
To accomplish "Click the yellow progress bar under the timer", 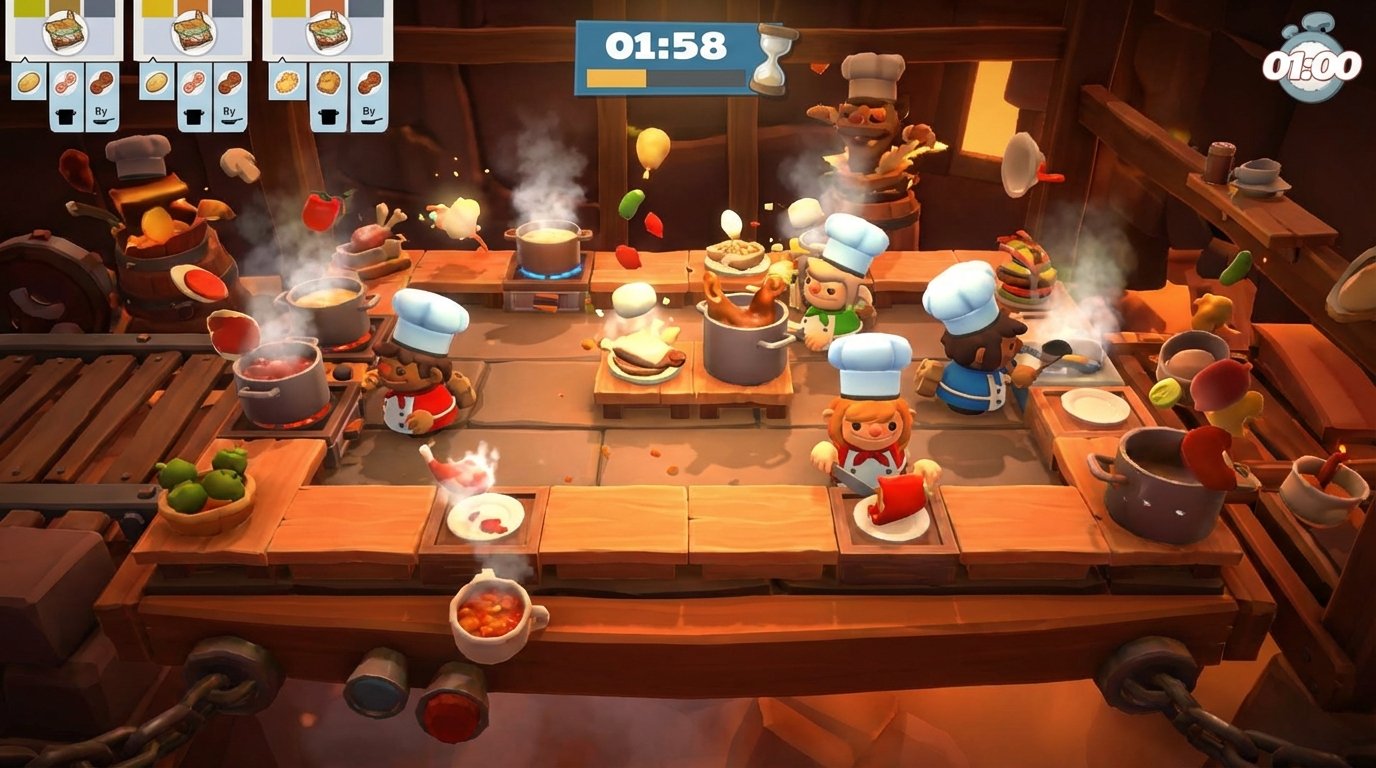I will tap(617, 76).
